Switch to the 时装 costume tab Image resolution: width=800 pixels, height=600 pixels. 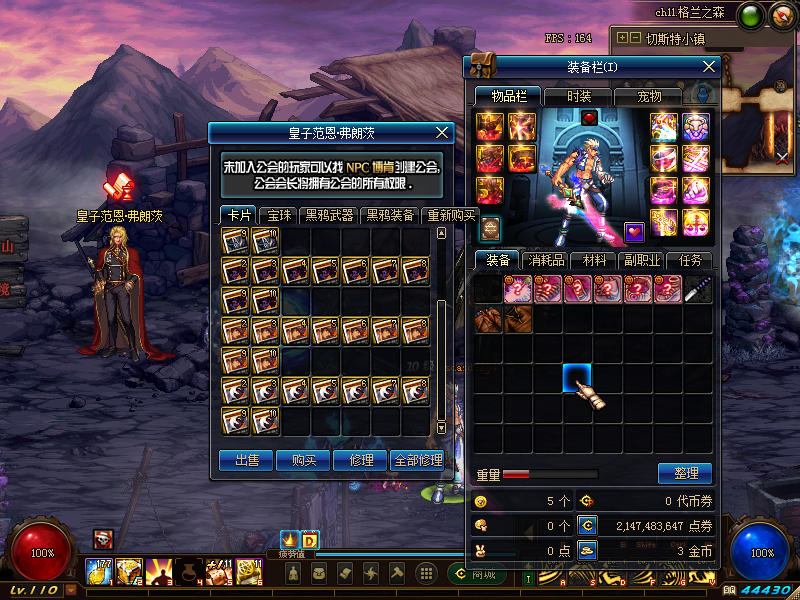(579, 96)
